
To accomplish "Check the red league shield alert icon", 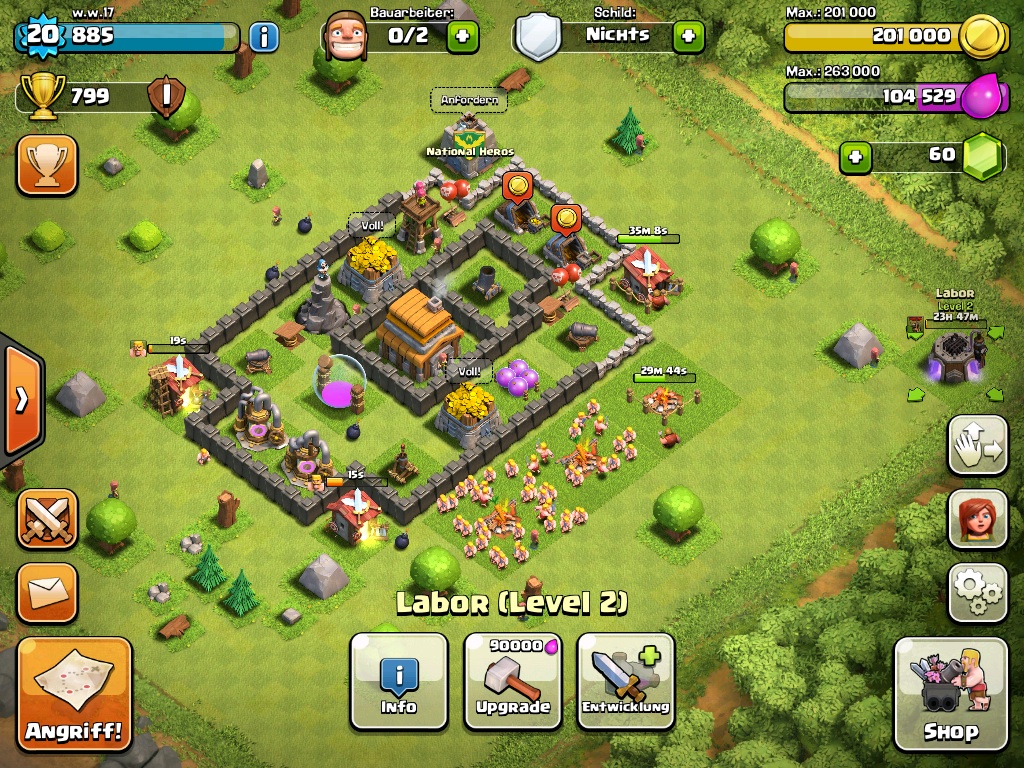I will point(164,97).
